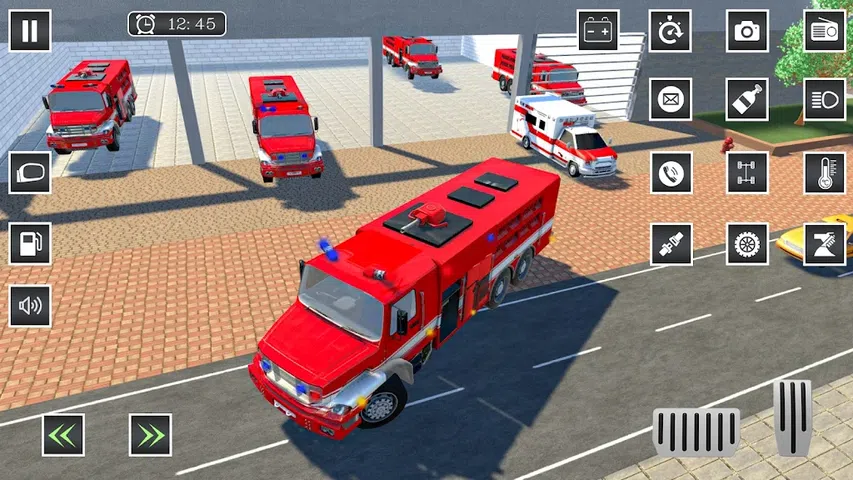
Task: Open the envelope messages button
Action: (670, 99)
